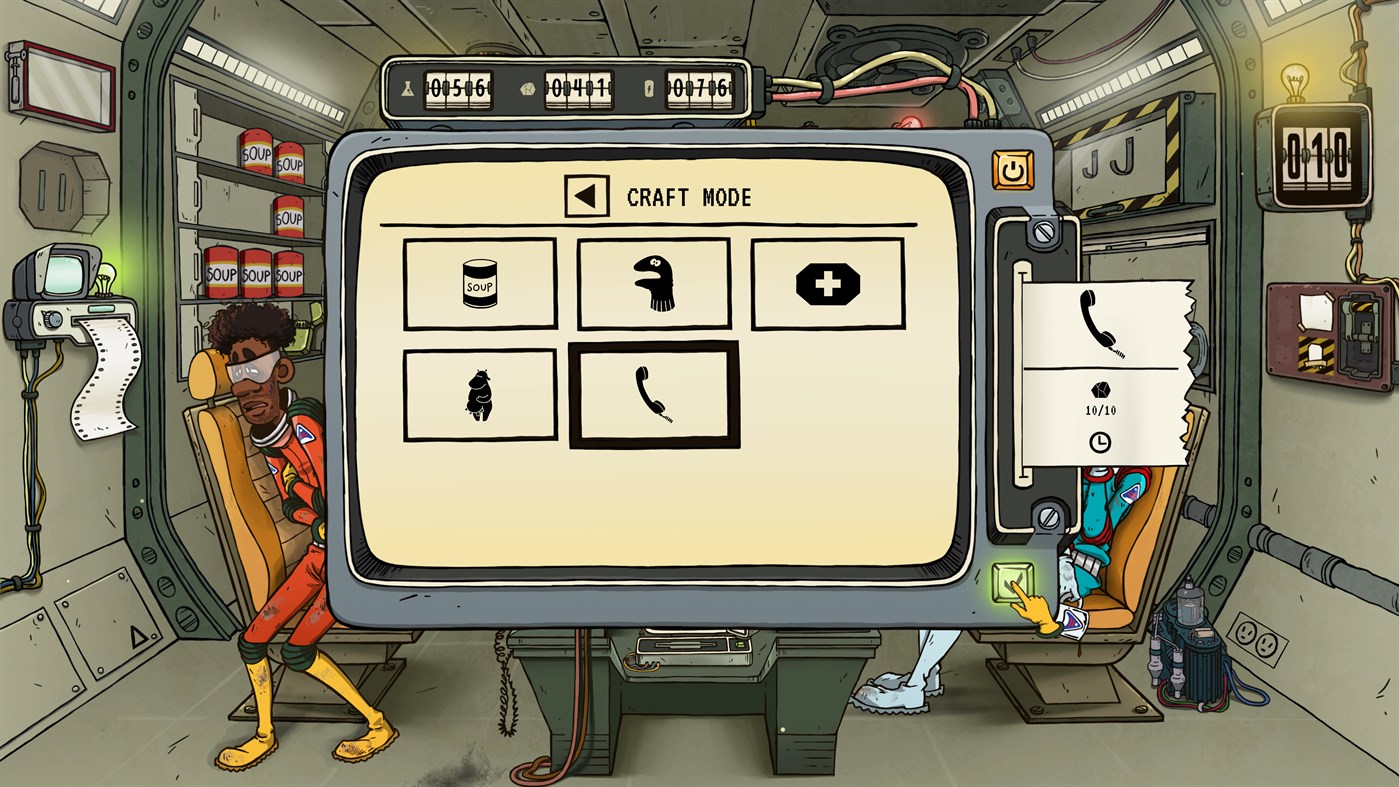The height and width of the screenshot is (787, 1399).
Task: Select the soup can crafting recipe
Action: click(x=480, y=282)
